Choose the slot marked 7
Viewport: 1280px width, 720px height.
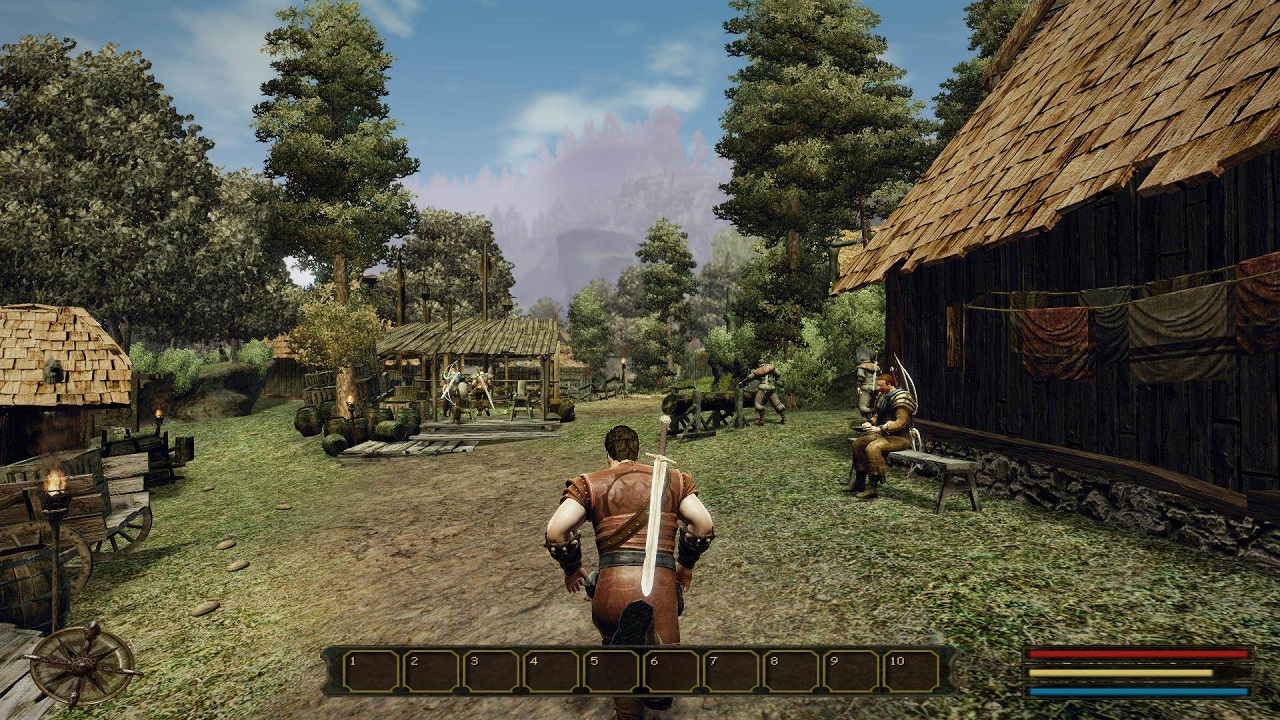tap(731, 671)
